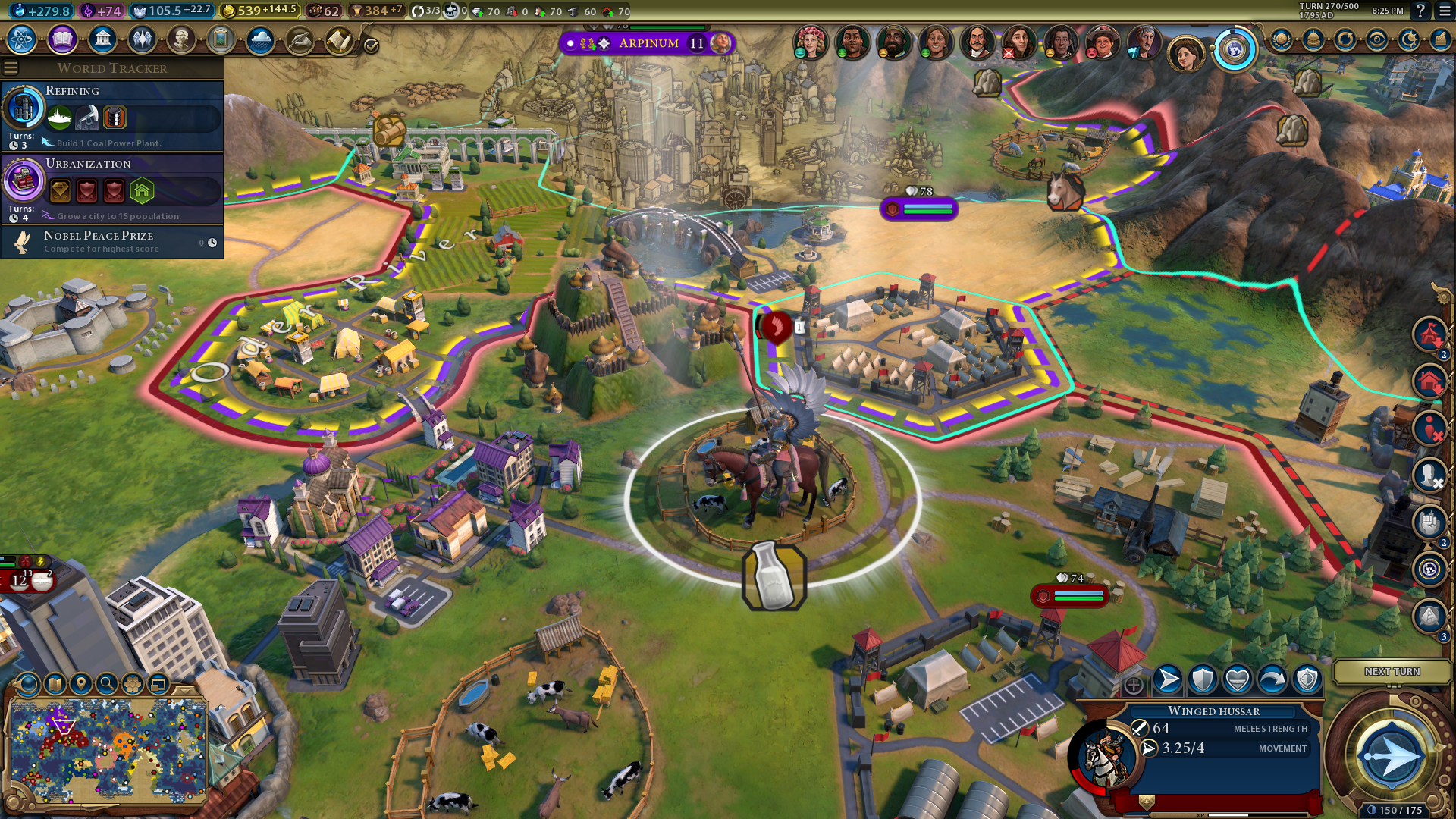Open the Great Works painting icon
Viewport: 1456px width, 819px height.
click(x=221, y=39)
